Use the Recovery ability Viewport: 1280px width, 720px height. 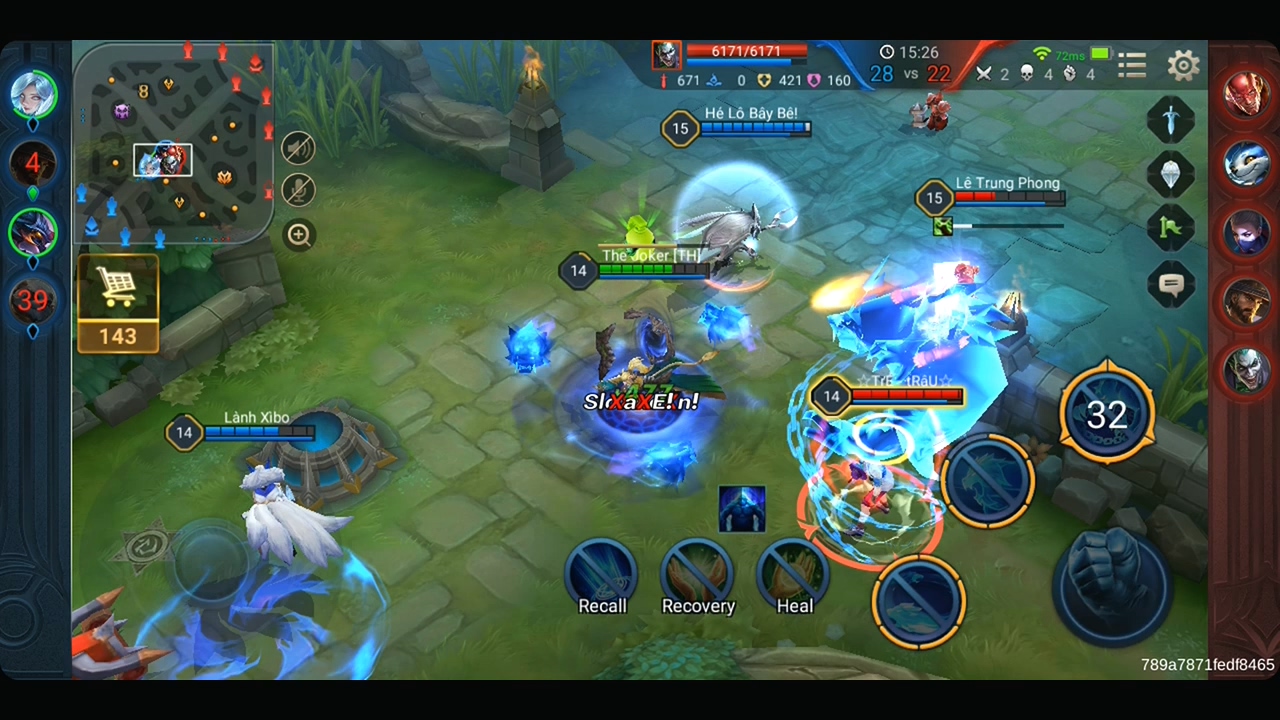coord(698,575)
